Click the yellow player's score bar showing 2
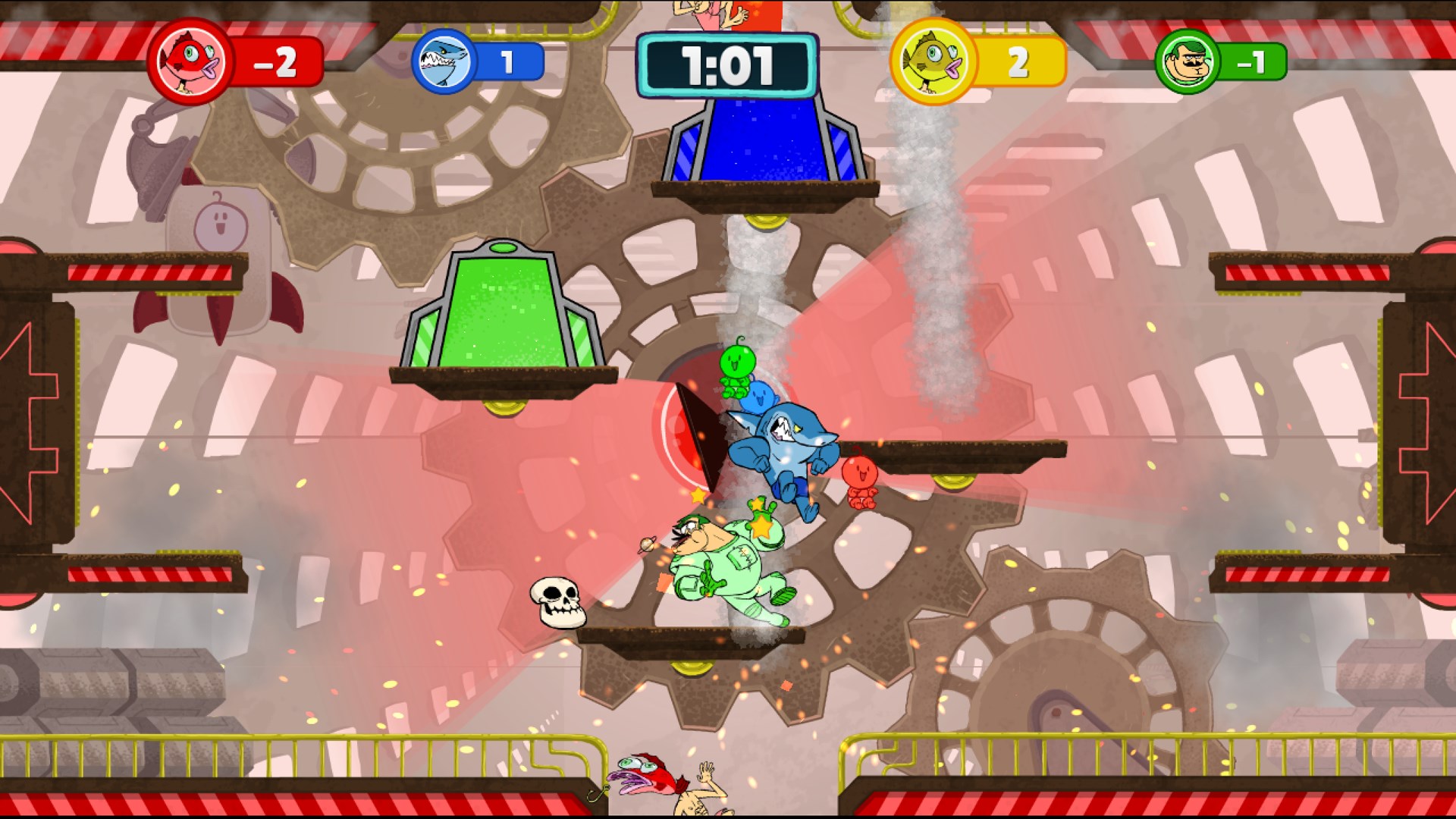This screenshot has width=1456, height=819. click(1020, 64)
